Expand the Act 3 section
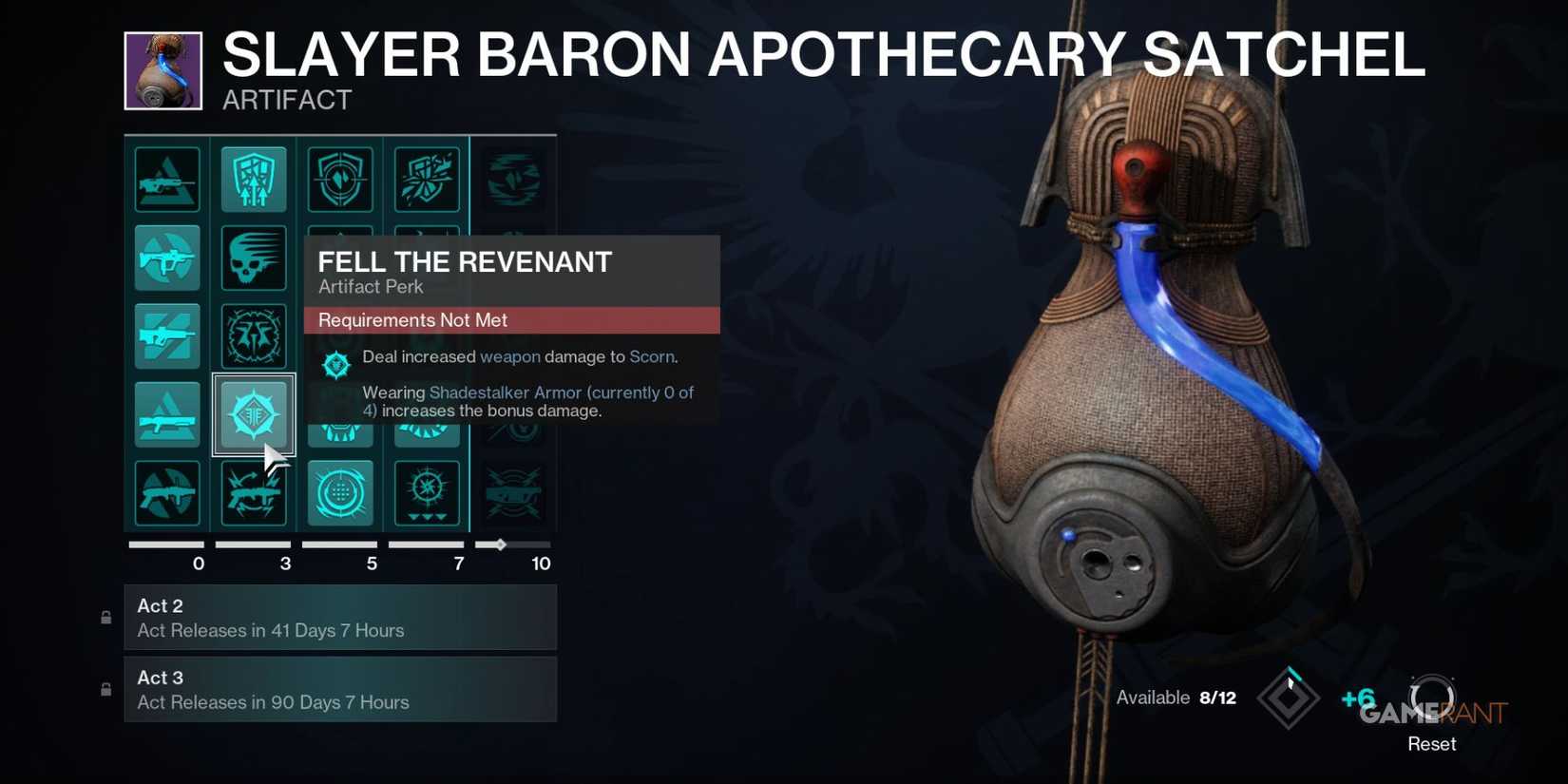The width and height of the screenshot is (1568, 784). coord(340,690)
